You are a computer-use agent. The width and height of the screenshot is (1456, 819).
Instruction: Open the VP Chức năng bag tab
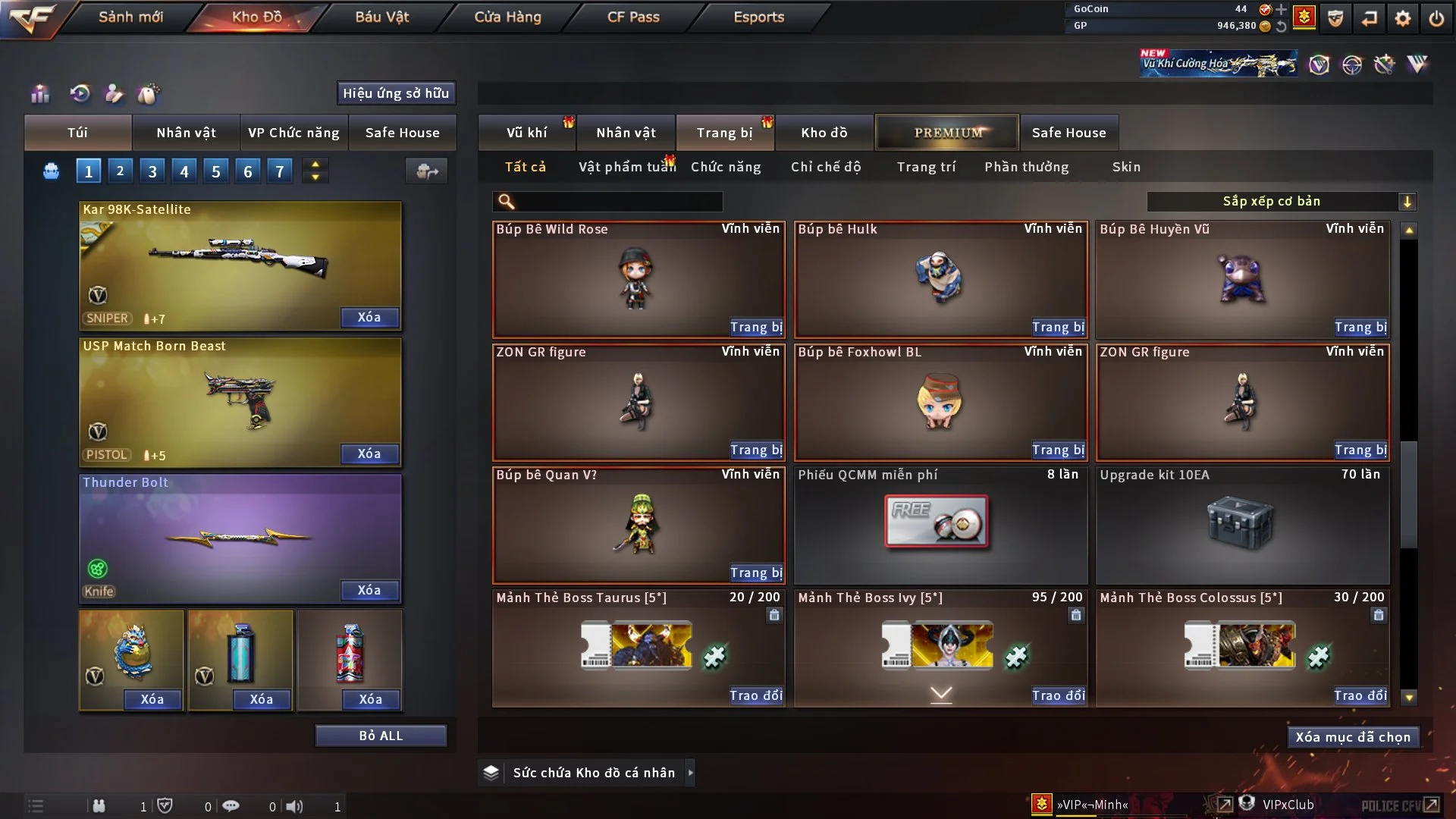pyautogui.click(x=293, y=133)
